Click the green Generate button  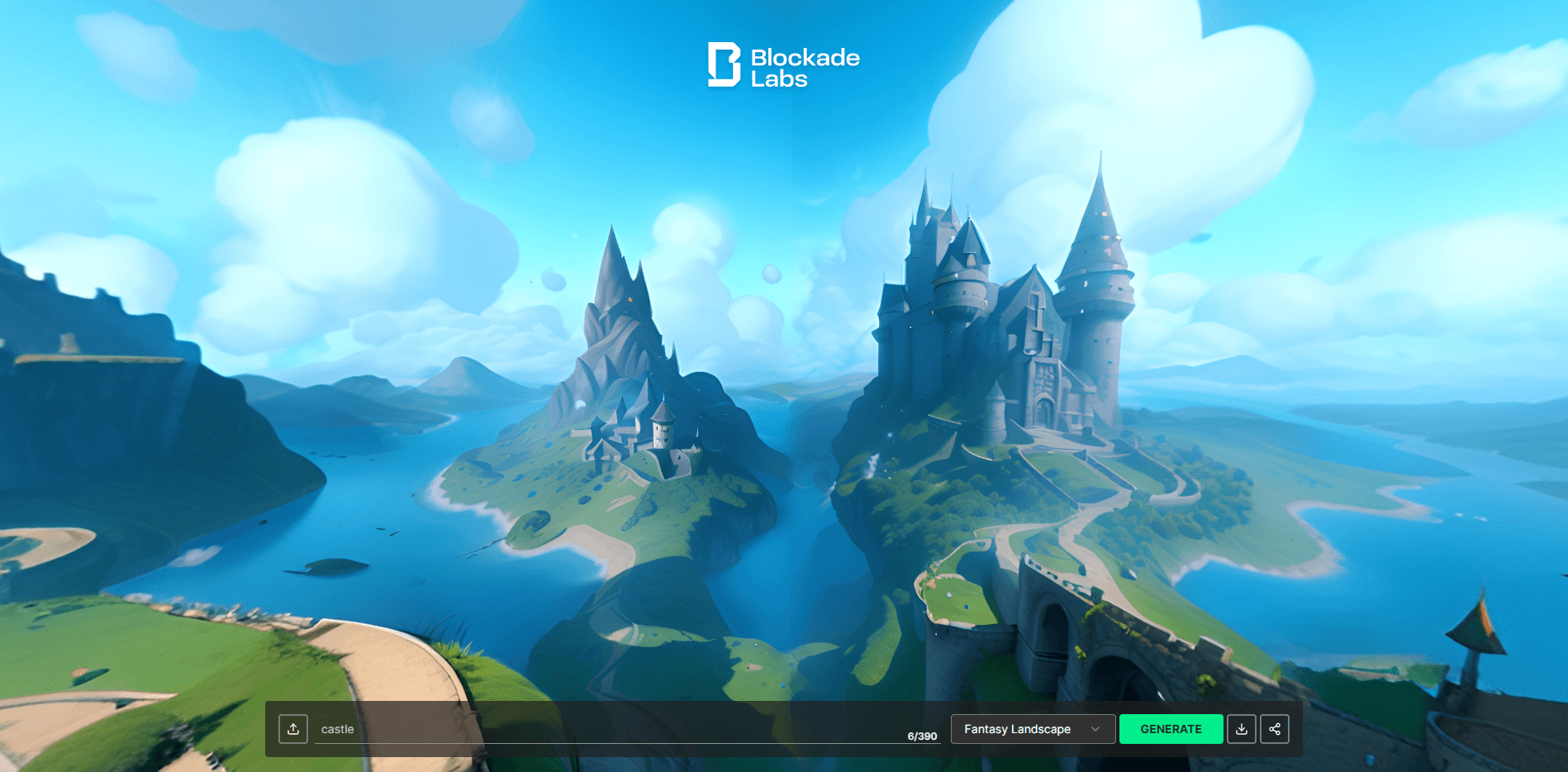click(1171, 729)
